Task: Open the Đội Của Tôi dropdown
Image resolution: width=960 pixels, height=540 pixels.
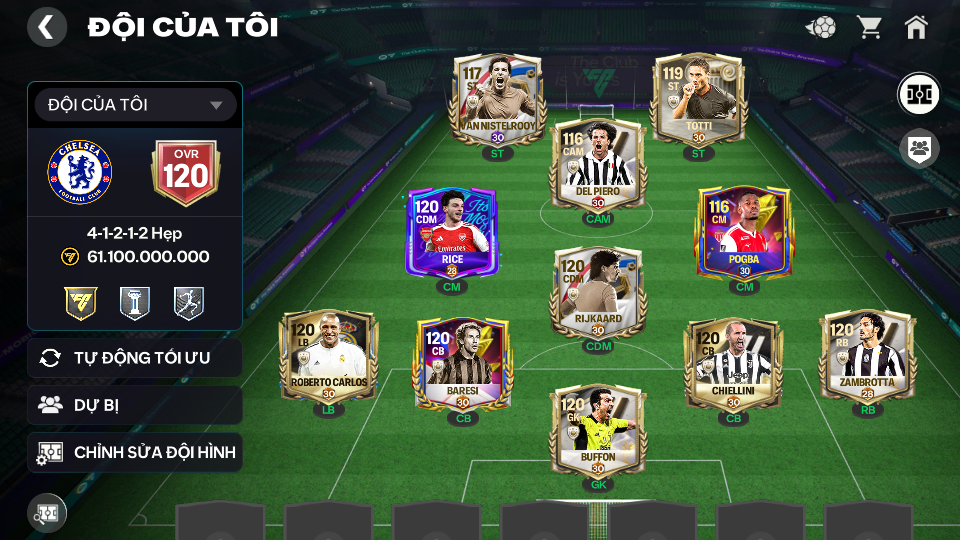Action: tap(135, 105)
